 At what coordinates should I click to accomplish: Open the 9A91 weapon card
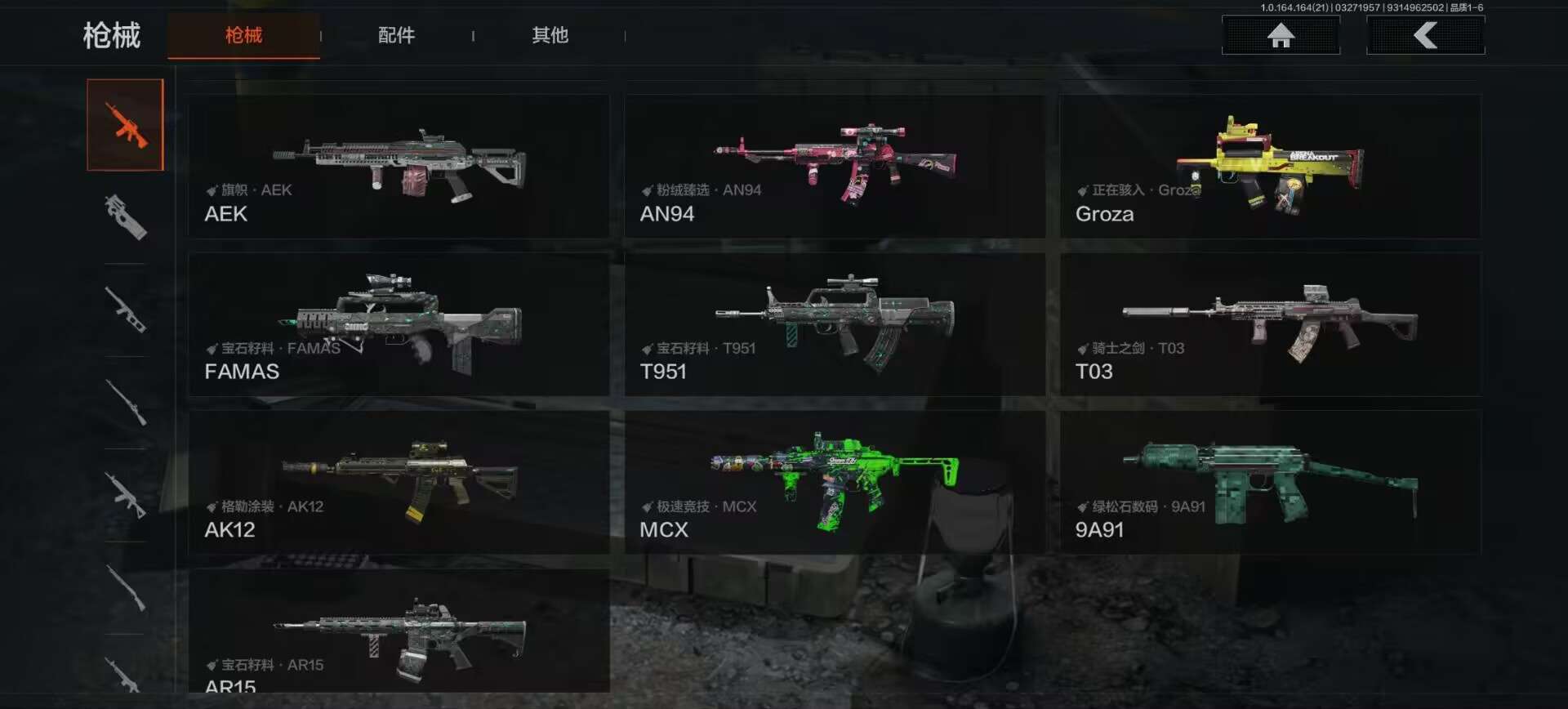(1270, 483)
